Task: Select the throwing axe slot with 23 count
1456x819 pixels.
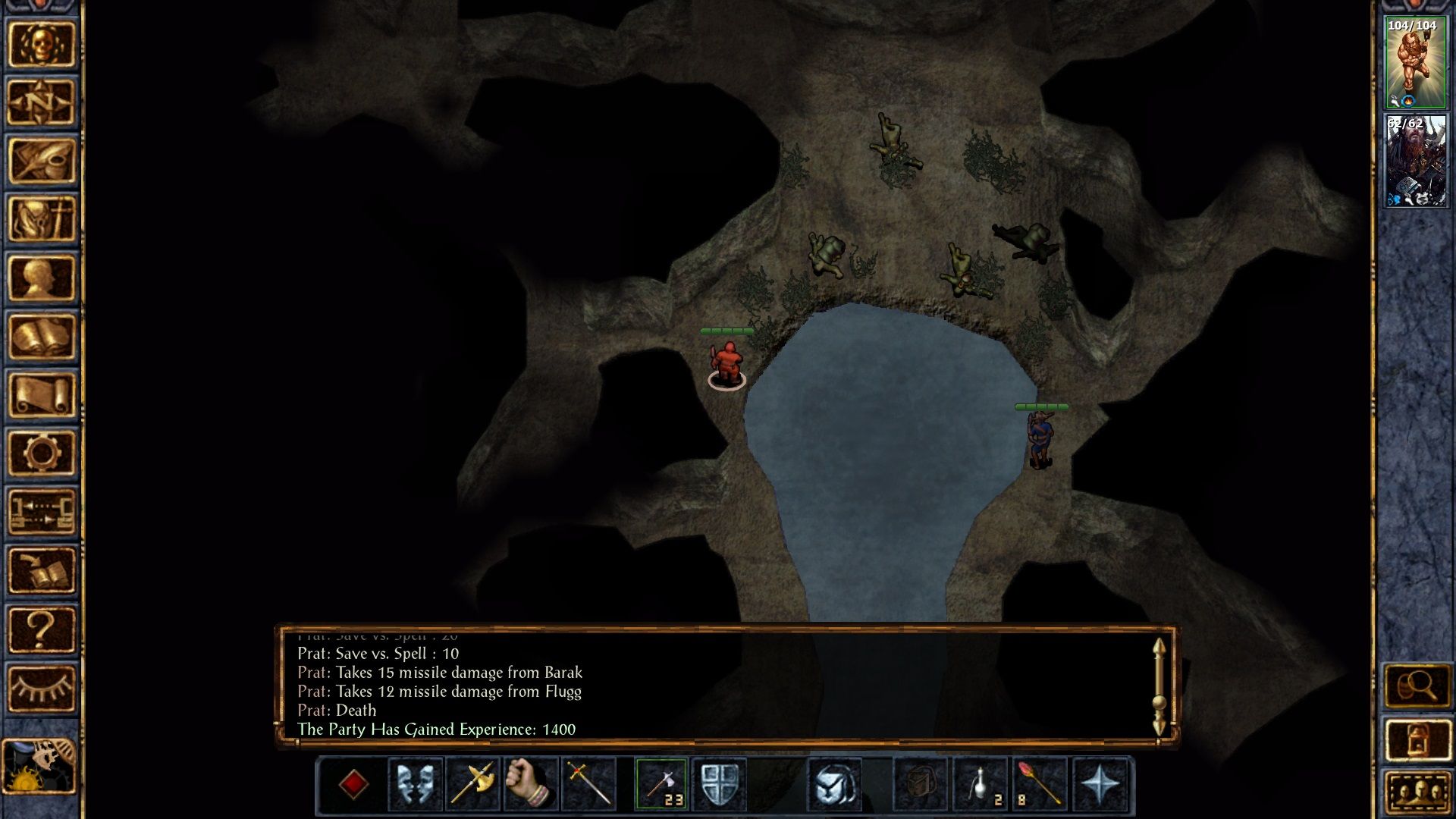Action: pos(662,784)
